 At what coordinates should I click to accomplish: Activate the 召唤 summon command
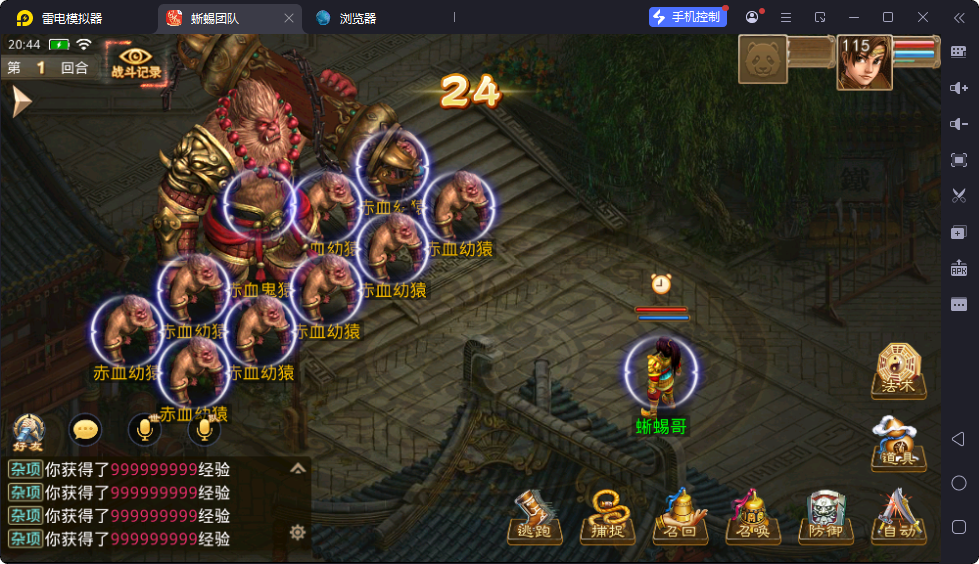pos(752,517)
